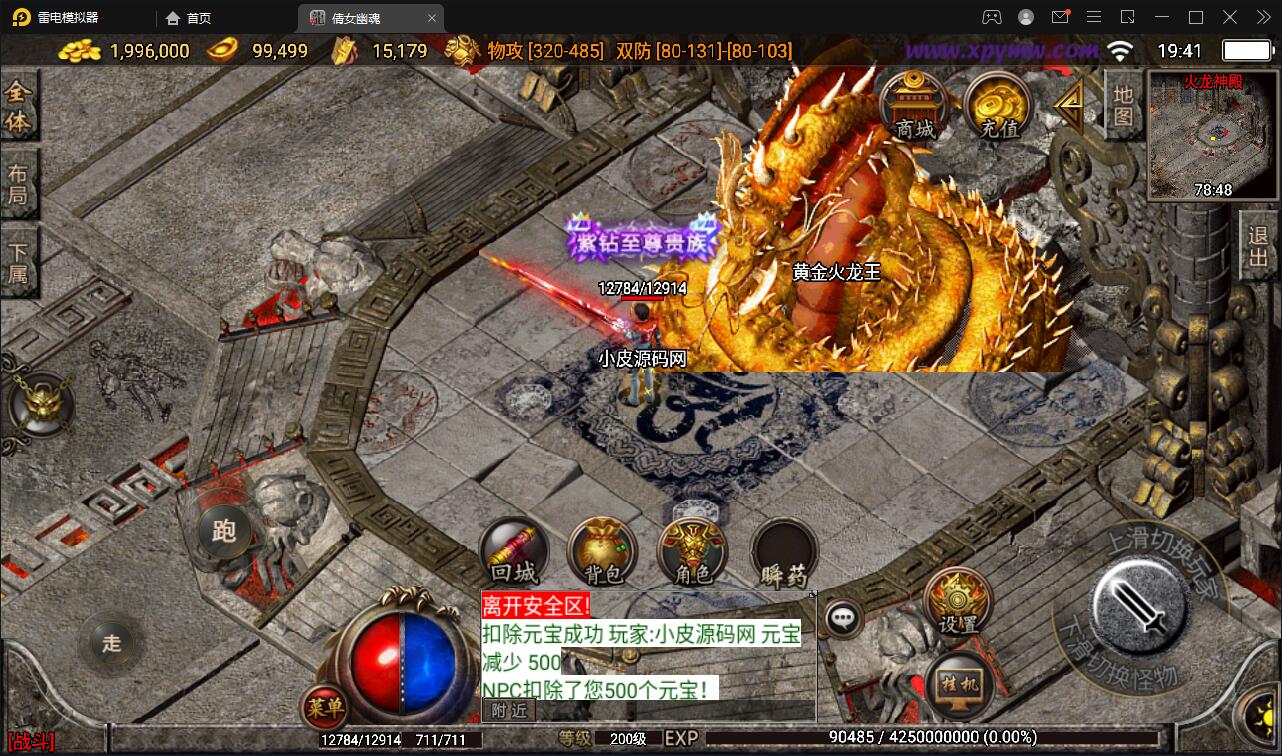Screen dimensions: 1282x756
Task: Open the 地图 map button
Action: pos(1122,104)
